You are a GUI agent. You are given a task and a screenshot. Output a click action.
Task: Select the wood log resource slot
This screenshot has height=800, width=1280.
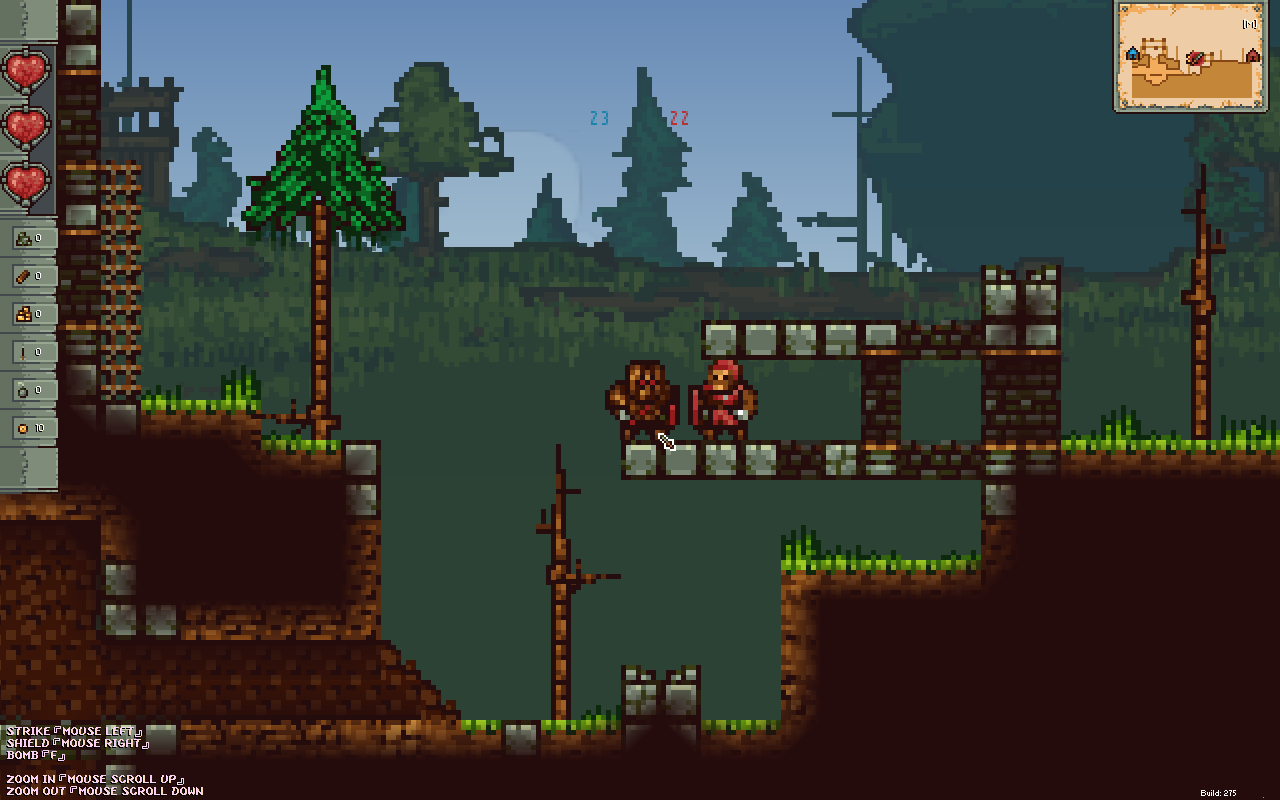(27, 276)
